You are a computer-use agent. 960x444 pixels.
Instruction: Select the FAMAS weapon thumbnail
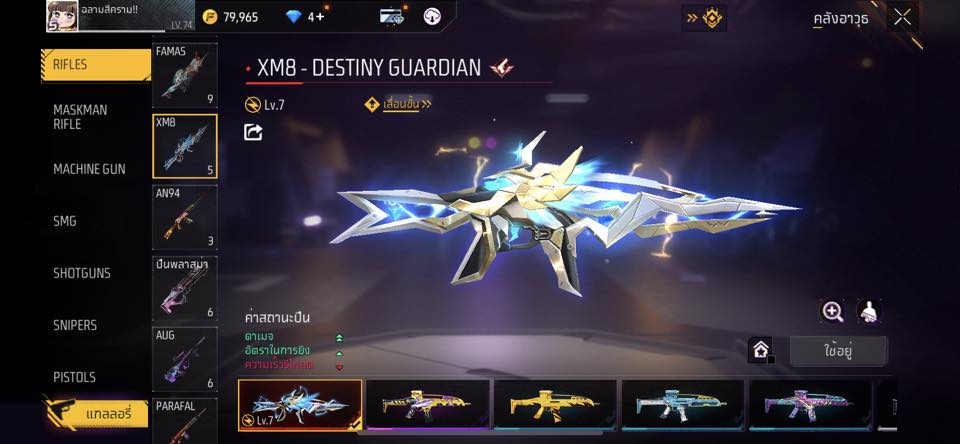184,76
